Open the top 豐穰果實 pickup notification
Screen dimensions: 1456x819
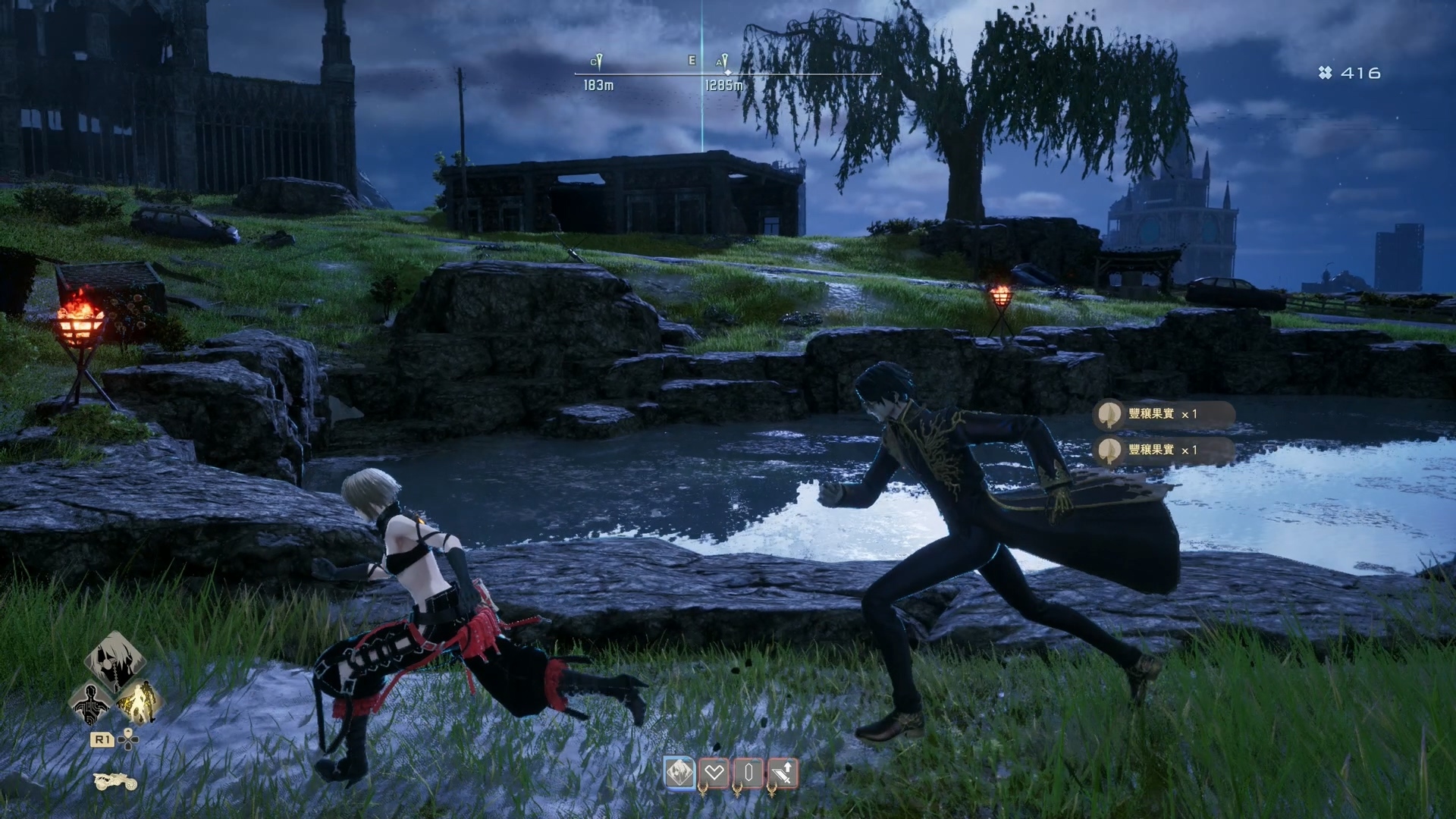(1163, 414)
